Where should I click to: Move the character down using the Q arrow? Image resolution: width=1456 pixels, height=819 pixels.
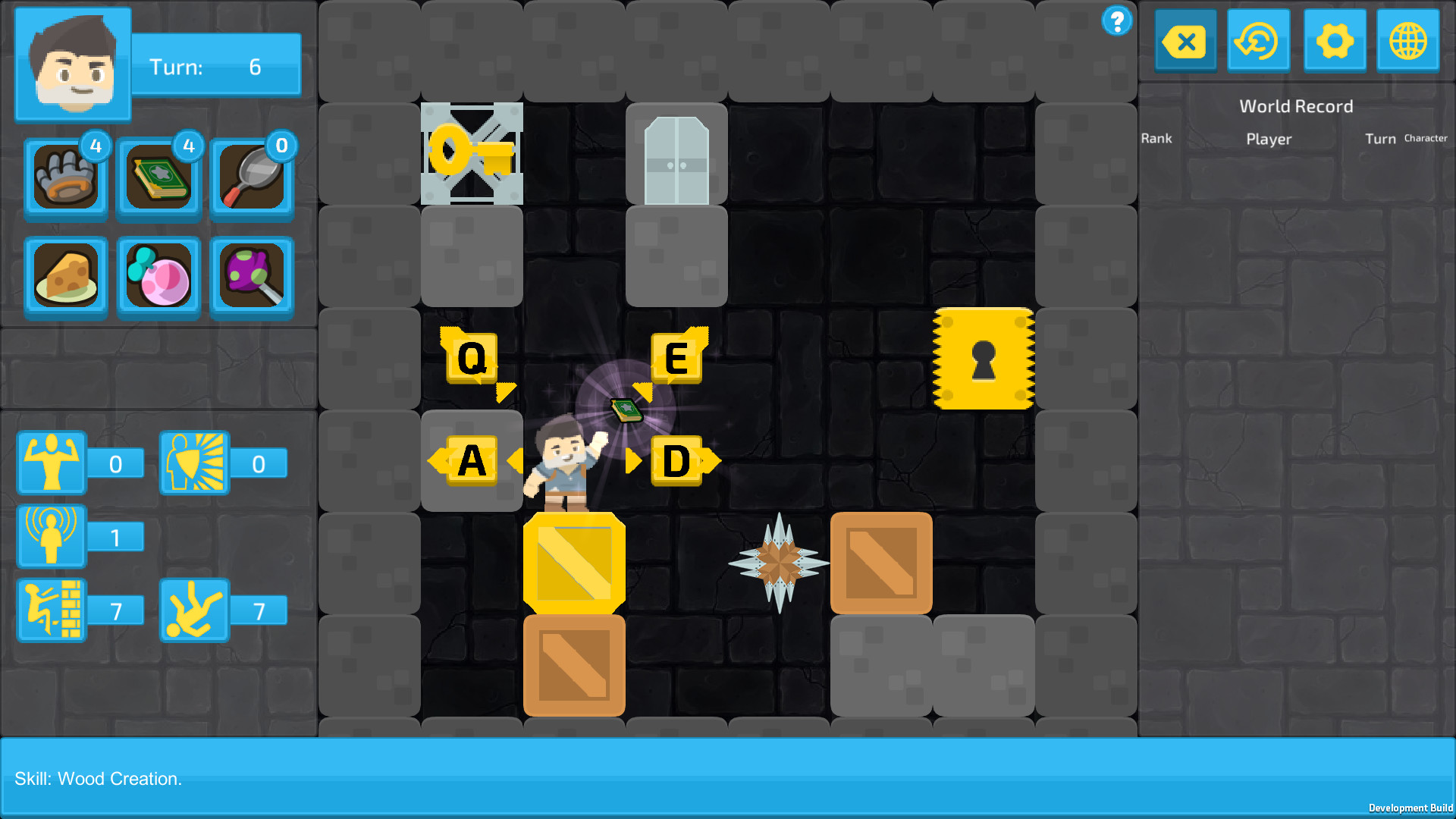471,357
